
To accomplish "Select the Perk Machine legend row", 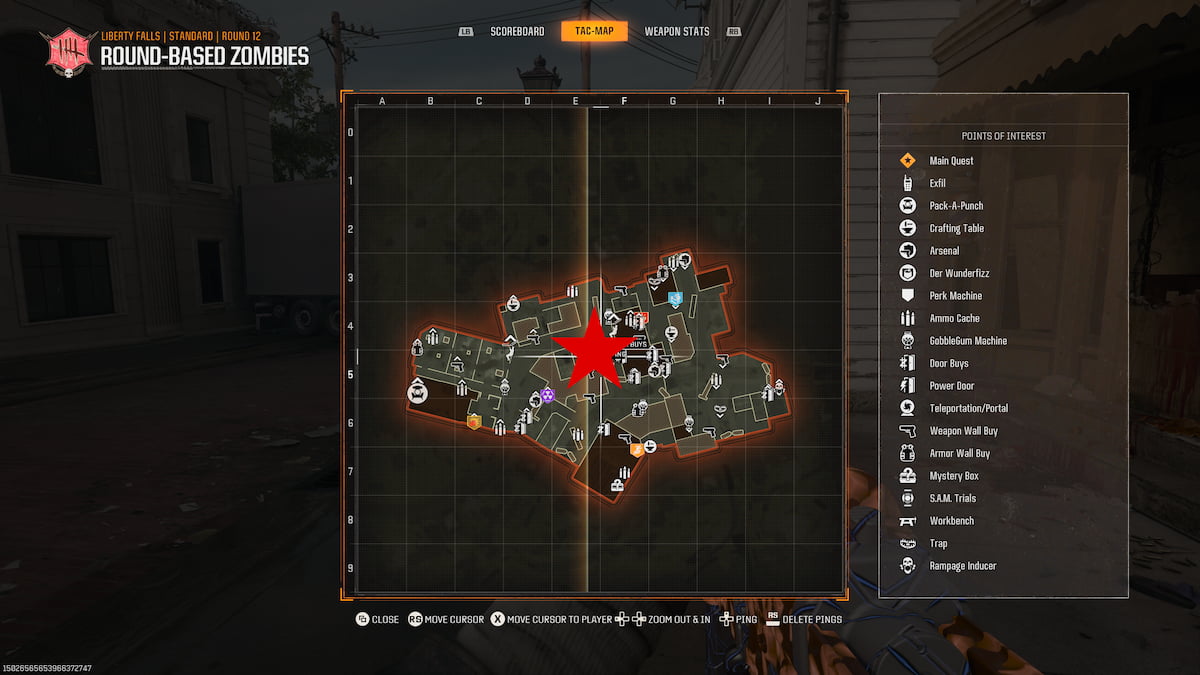I will tap(956, 296).
